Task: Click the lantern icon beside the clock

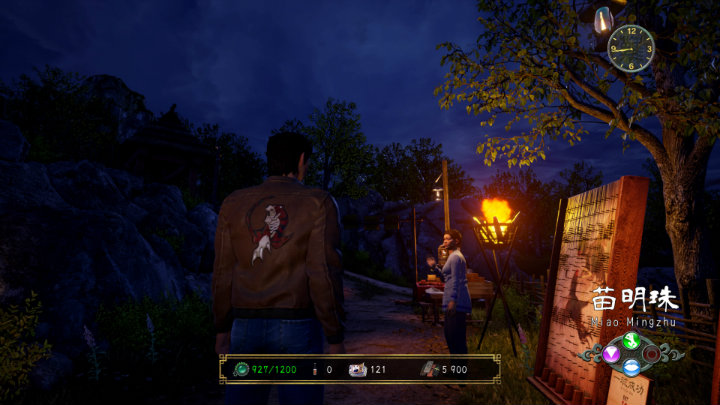Action: [x=603, y=19]
